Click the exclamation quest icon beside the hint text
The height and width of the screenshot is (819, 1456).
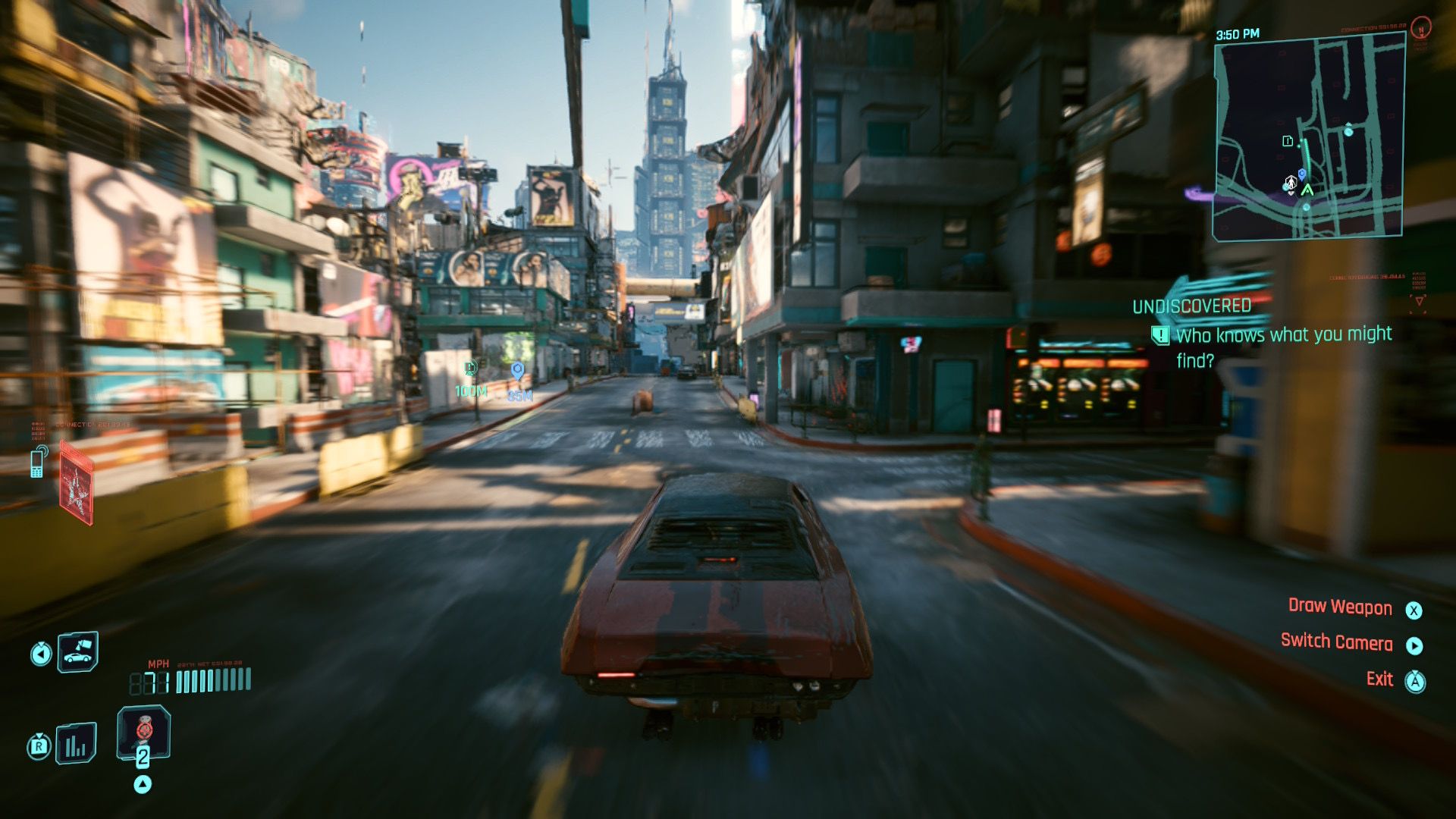click(1159, 334)
